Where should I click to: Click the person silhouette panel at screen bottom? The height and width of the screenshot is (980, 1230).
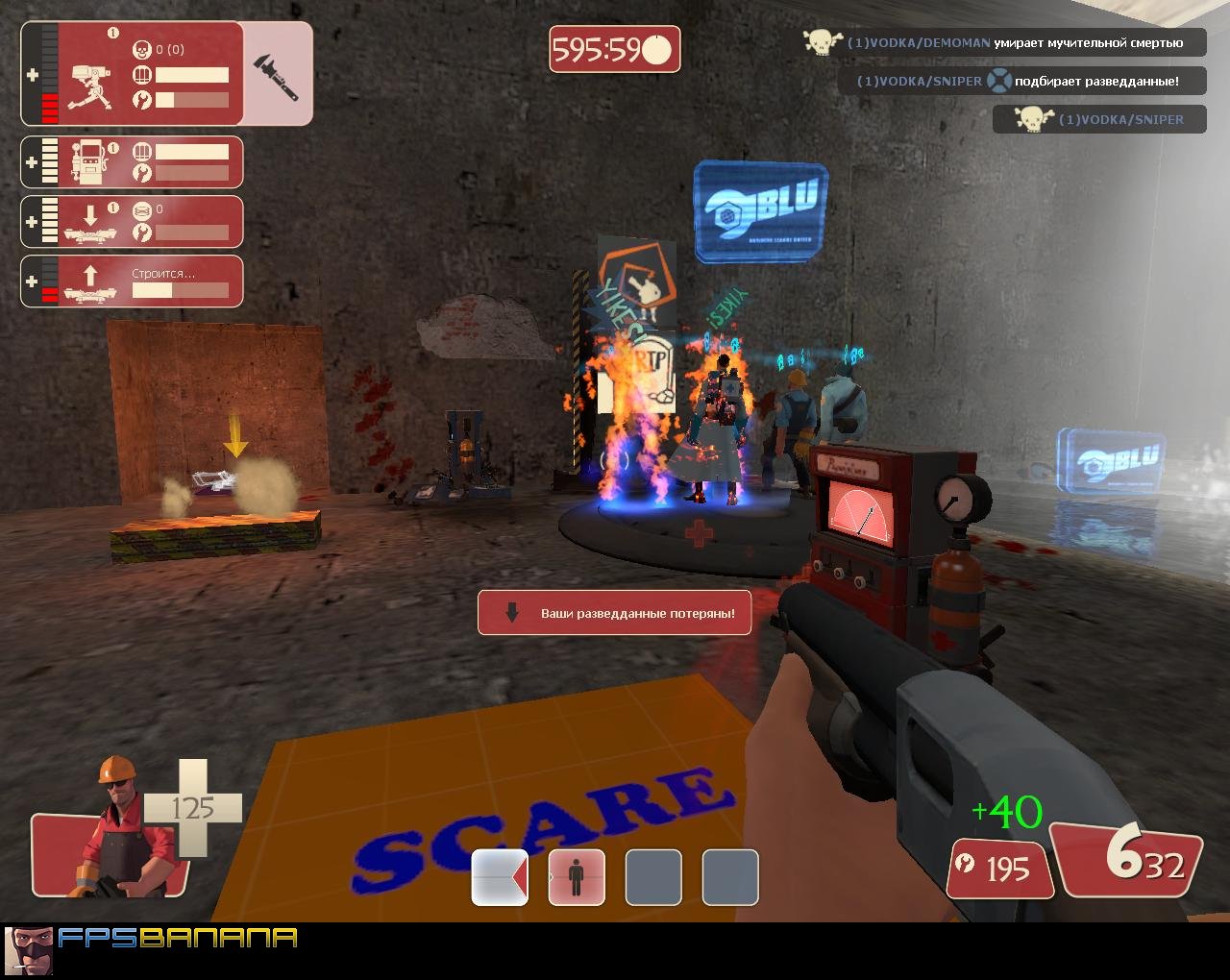576,877
